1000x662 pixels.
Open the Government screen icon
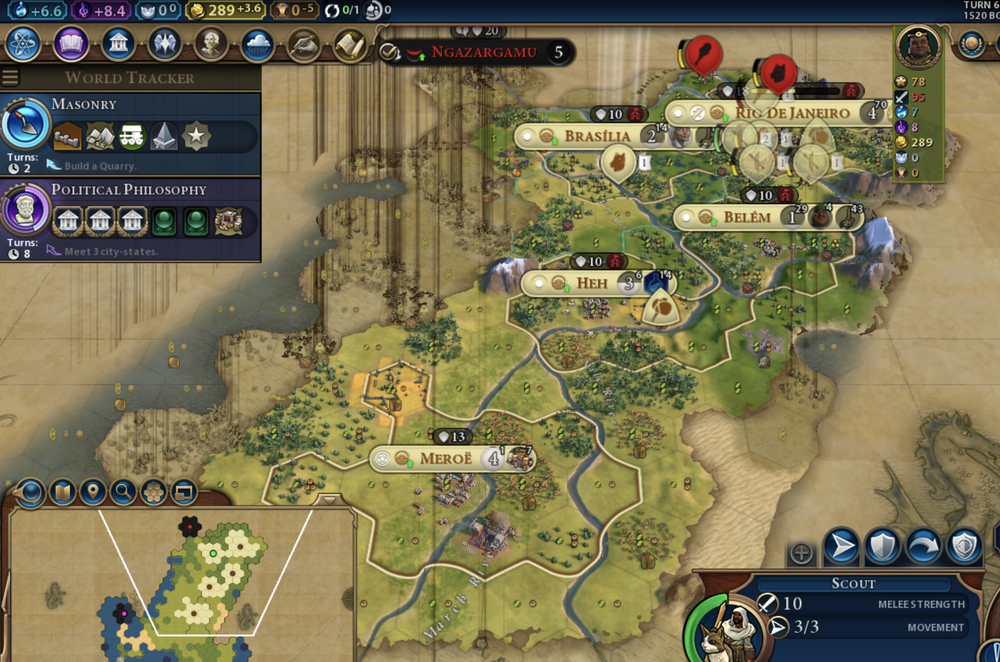tap(118, 44)
